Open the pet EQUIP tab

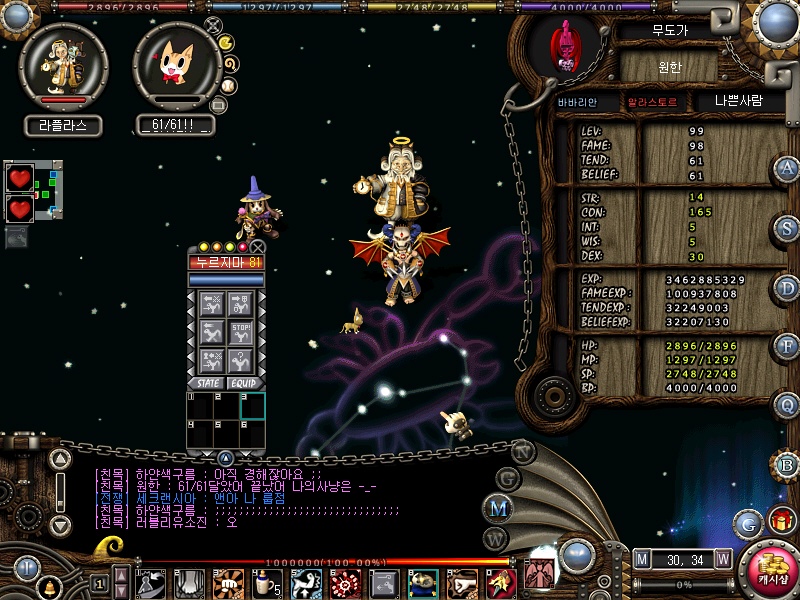tap(244, 383)
